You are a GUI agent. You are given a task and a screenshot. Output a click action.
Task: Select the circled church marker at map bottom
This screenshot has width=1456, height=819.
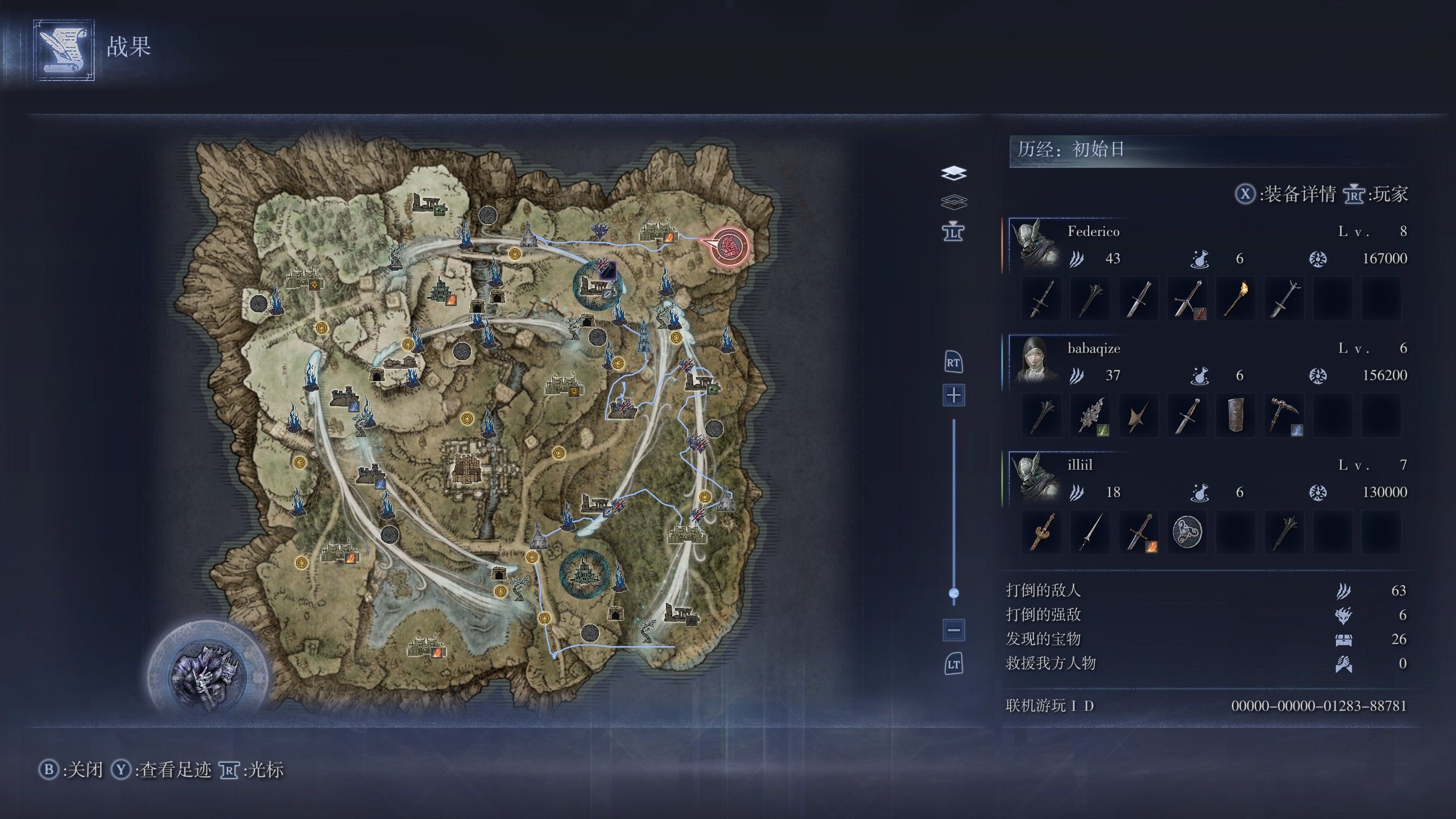[x=584, y=574]
